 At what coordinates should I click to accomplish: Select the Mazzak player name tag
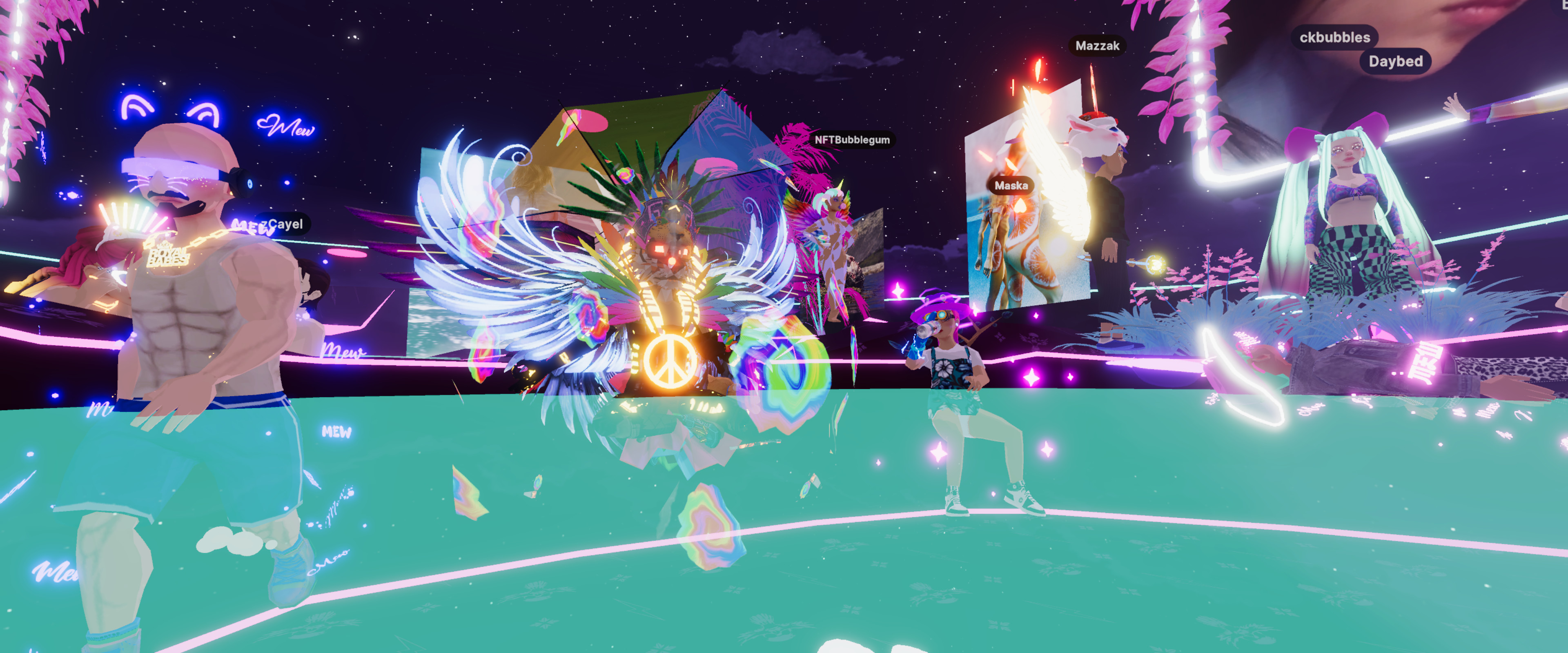[1097, 46]
